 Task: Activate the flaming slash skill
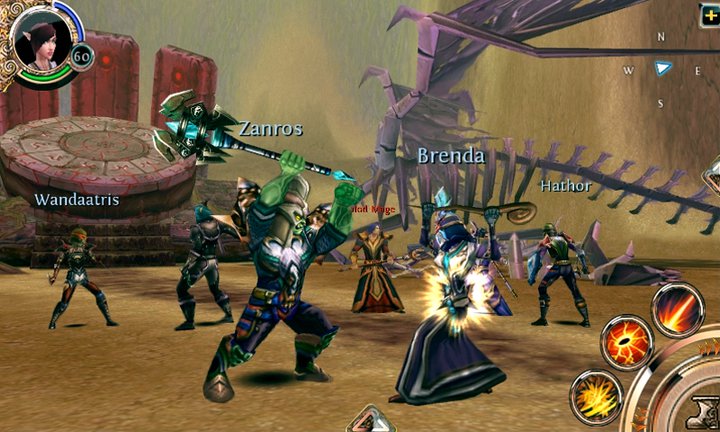678,309
